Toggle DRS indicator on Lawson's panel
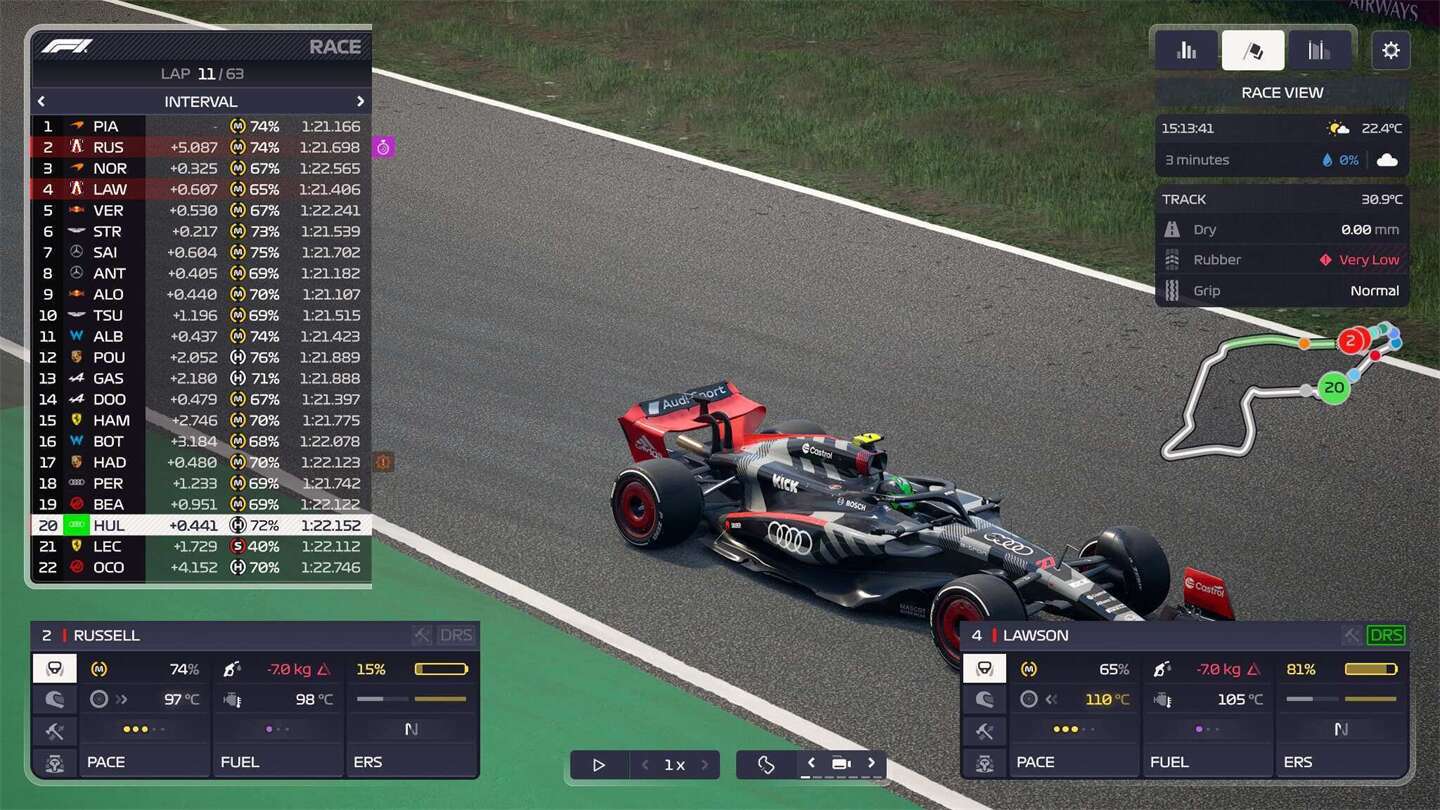This screenshot has height=810, width=1440. [1387, 634]
